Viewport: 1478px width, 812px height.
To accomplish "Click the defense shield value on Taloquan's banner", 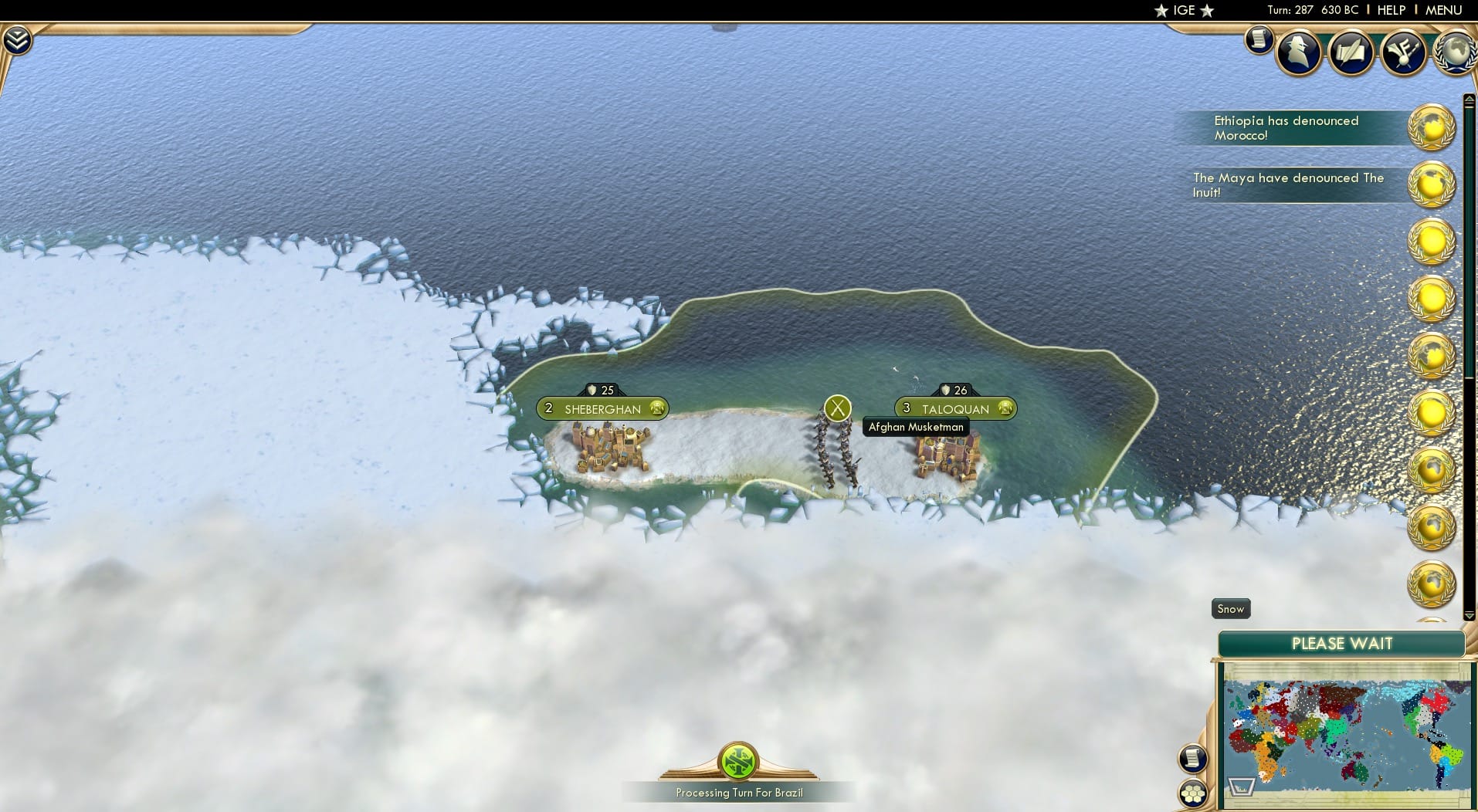I will [x=954, y=390].
